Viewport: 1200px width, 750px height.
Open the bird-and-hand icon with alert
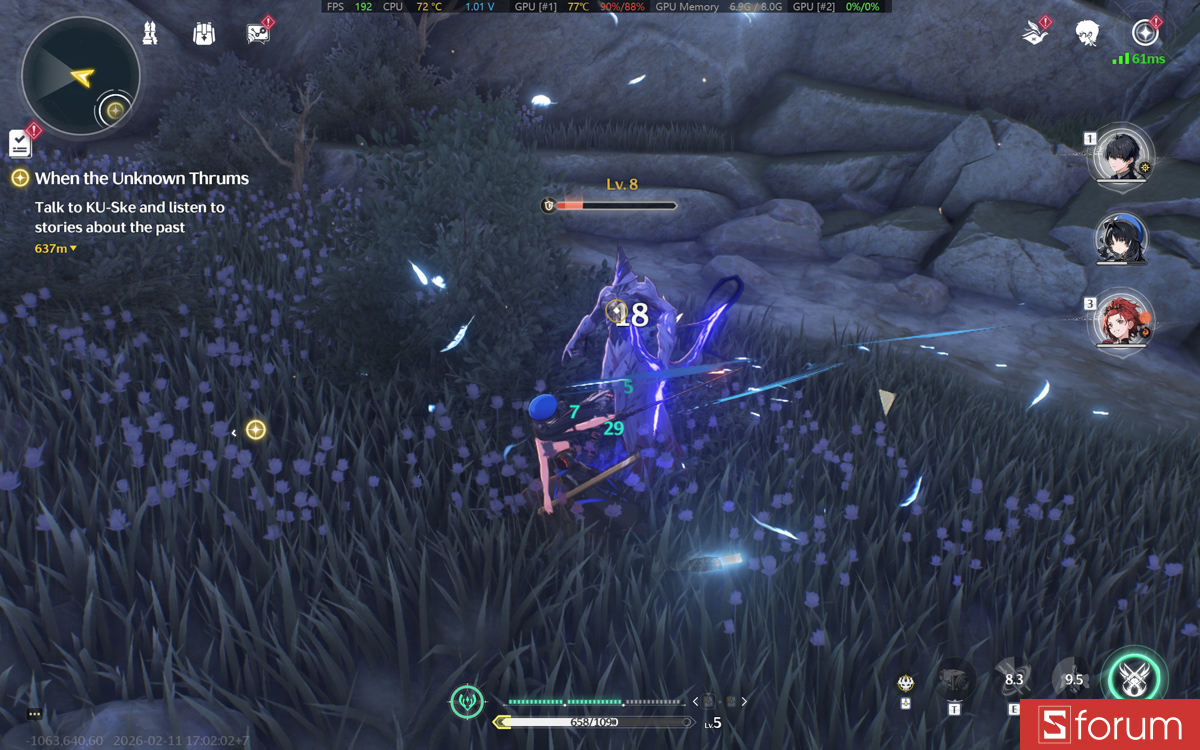tap(1033, 34)
